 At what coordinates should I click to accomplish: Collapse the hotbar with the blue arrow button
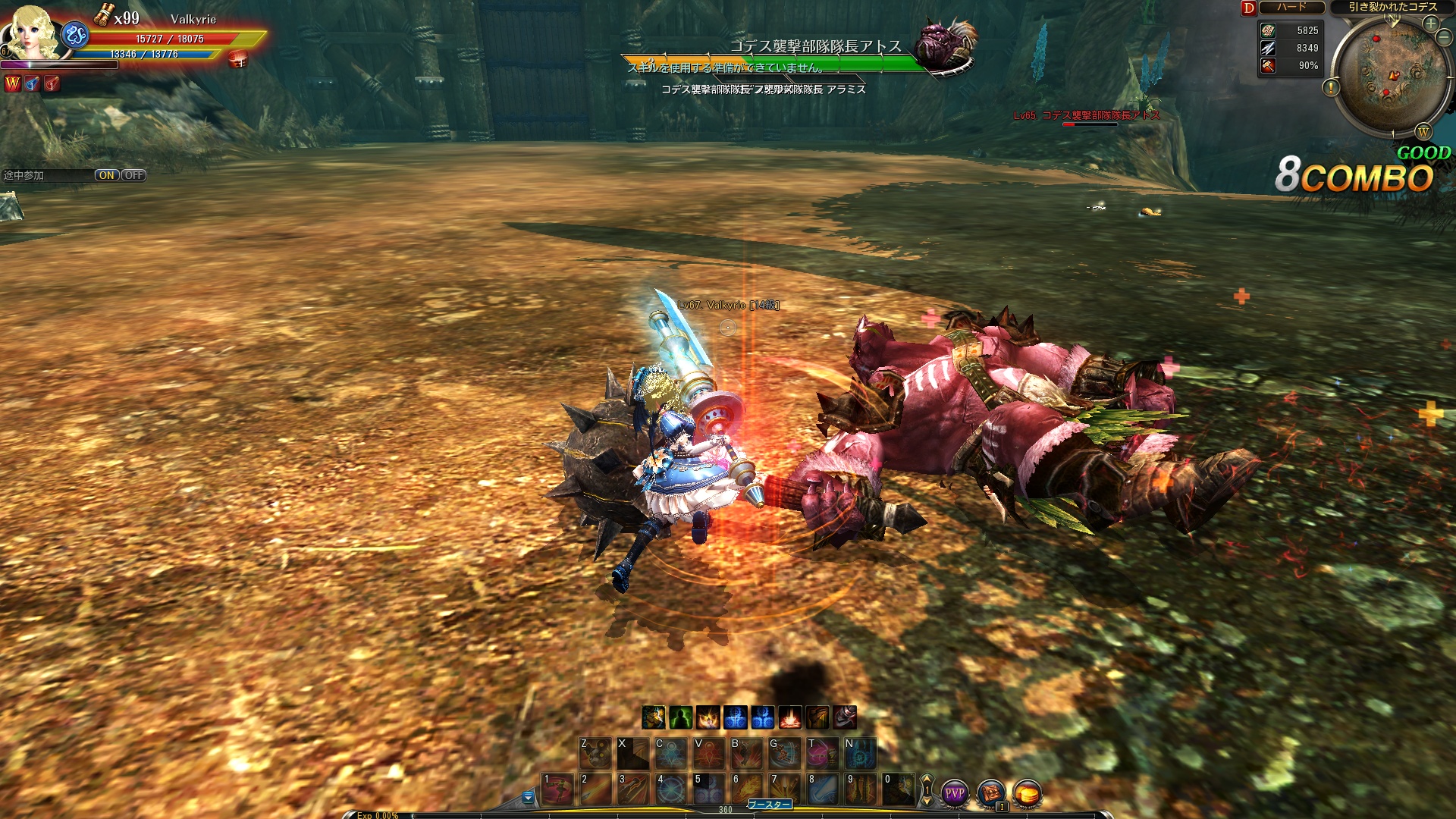point(528,797)
